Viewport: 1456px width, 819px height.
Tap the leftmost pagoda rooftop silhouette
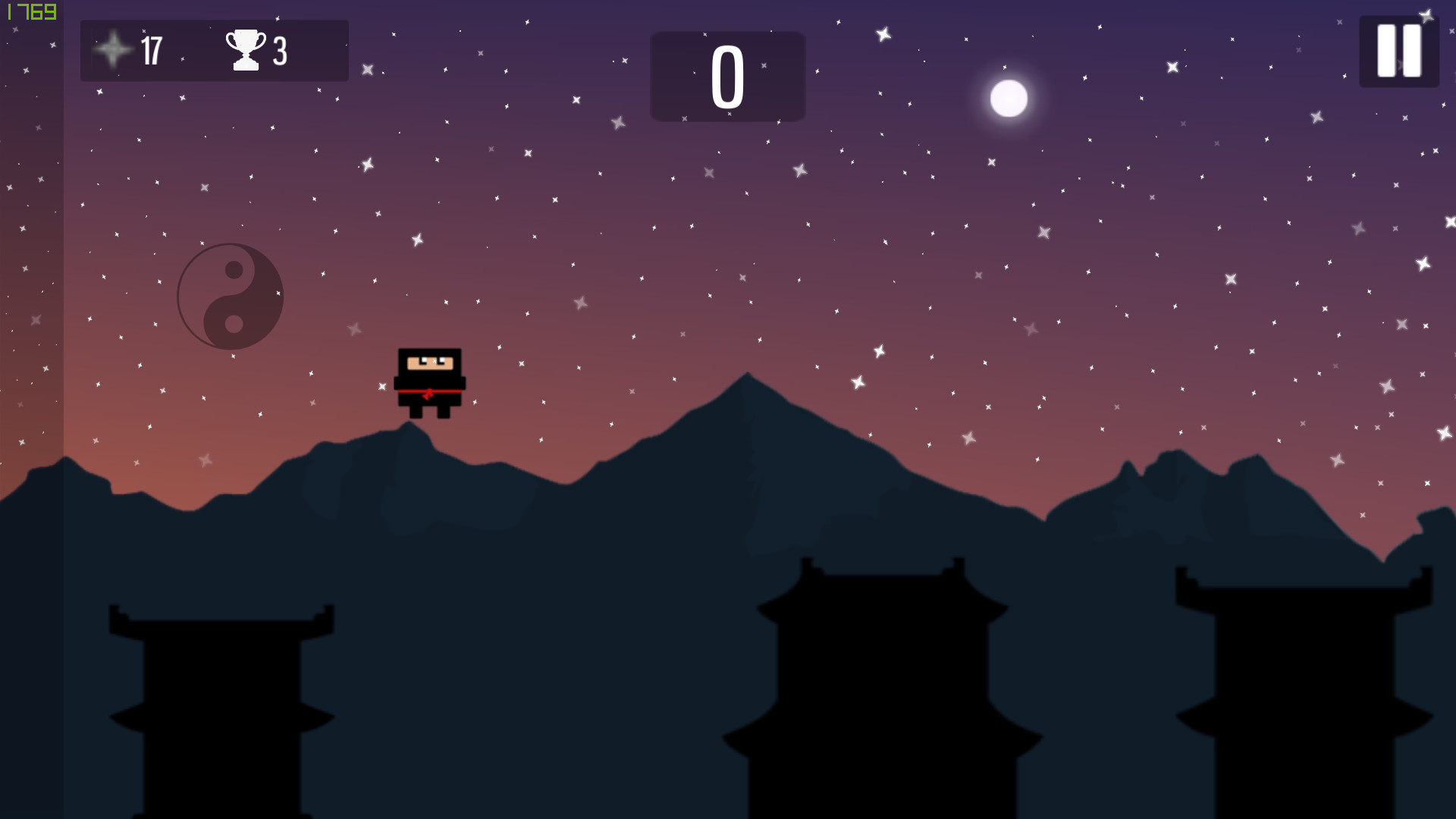tap(218, 622)
